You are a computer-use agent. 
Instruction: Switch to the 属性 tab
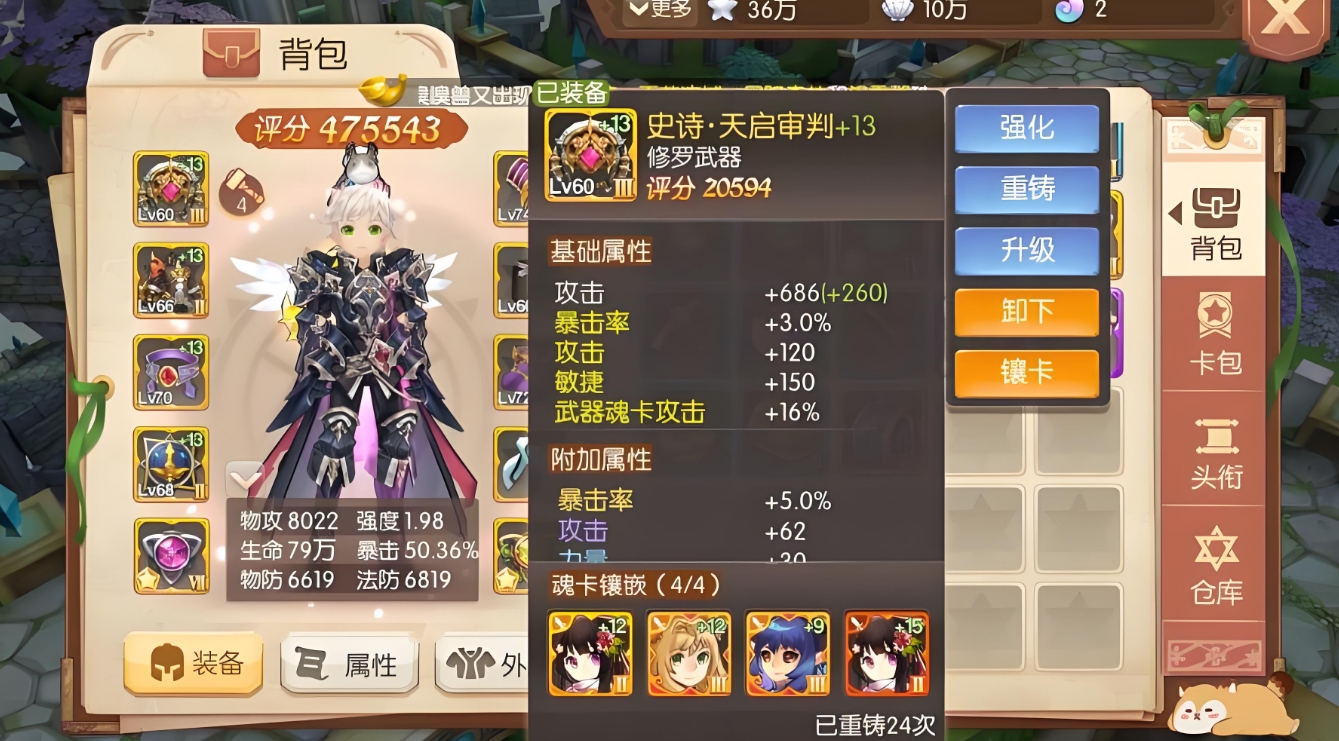pos(348,663)
